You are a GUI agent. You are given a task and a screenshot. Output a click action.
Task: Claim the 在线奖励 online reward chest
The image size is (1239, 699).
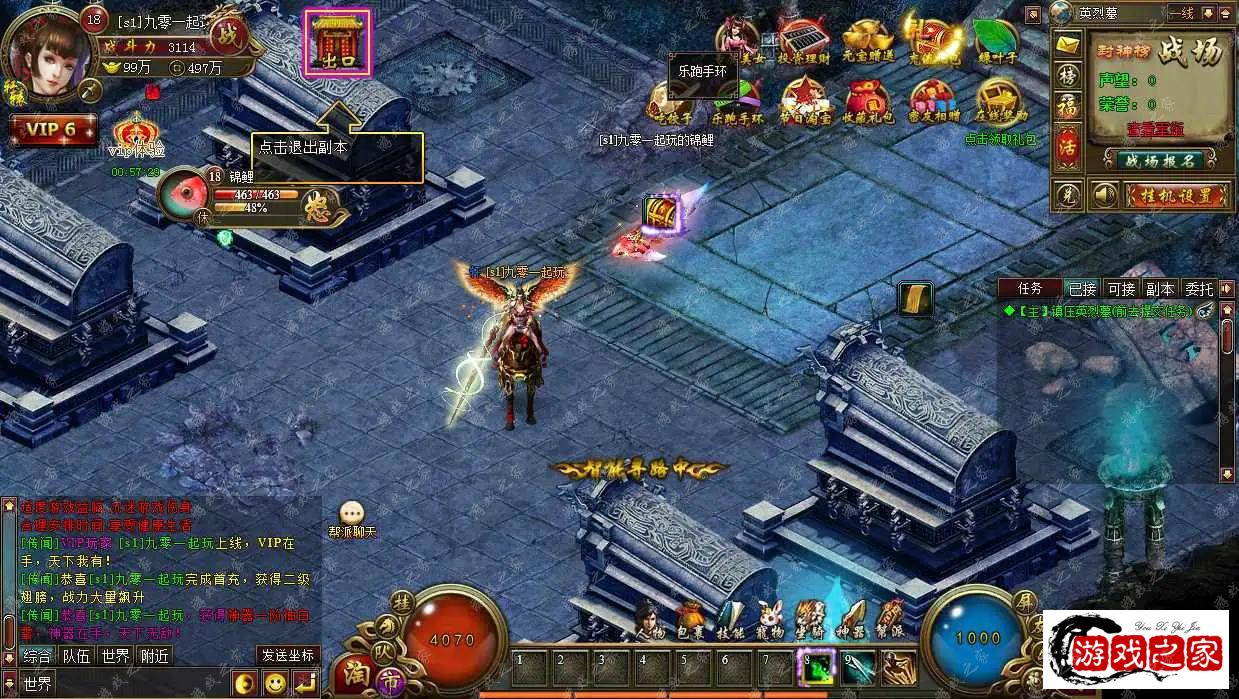tap(999, 101)
